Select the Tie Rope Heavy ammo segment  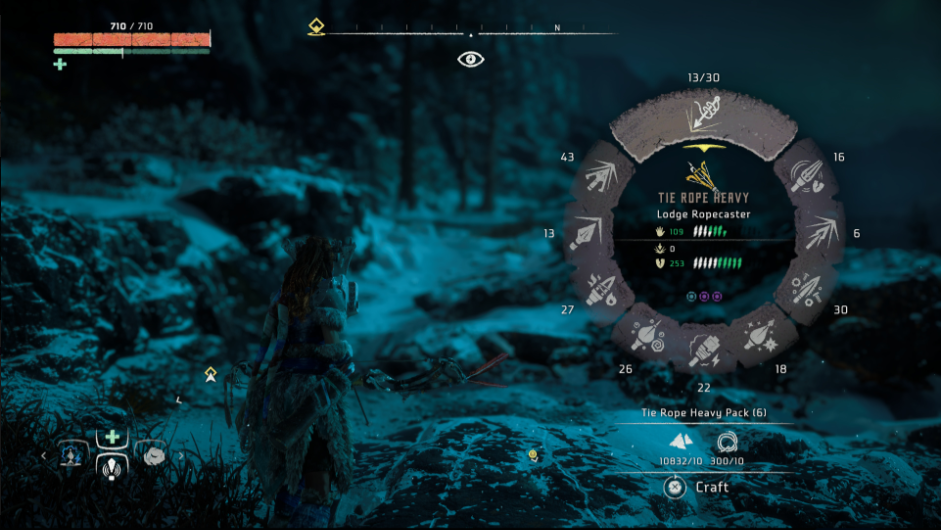[704, 119]
